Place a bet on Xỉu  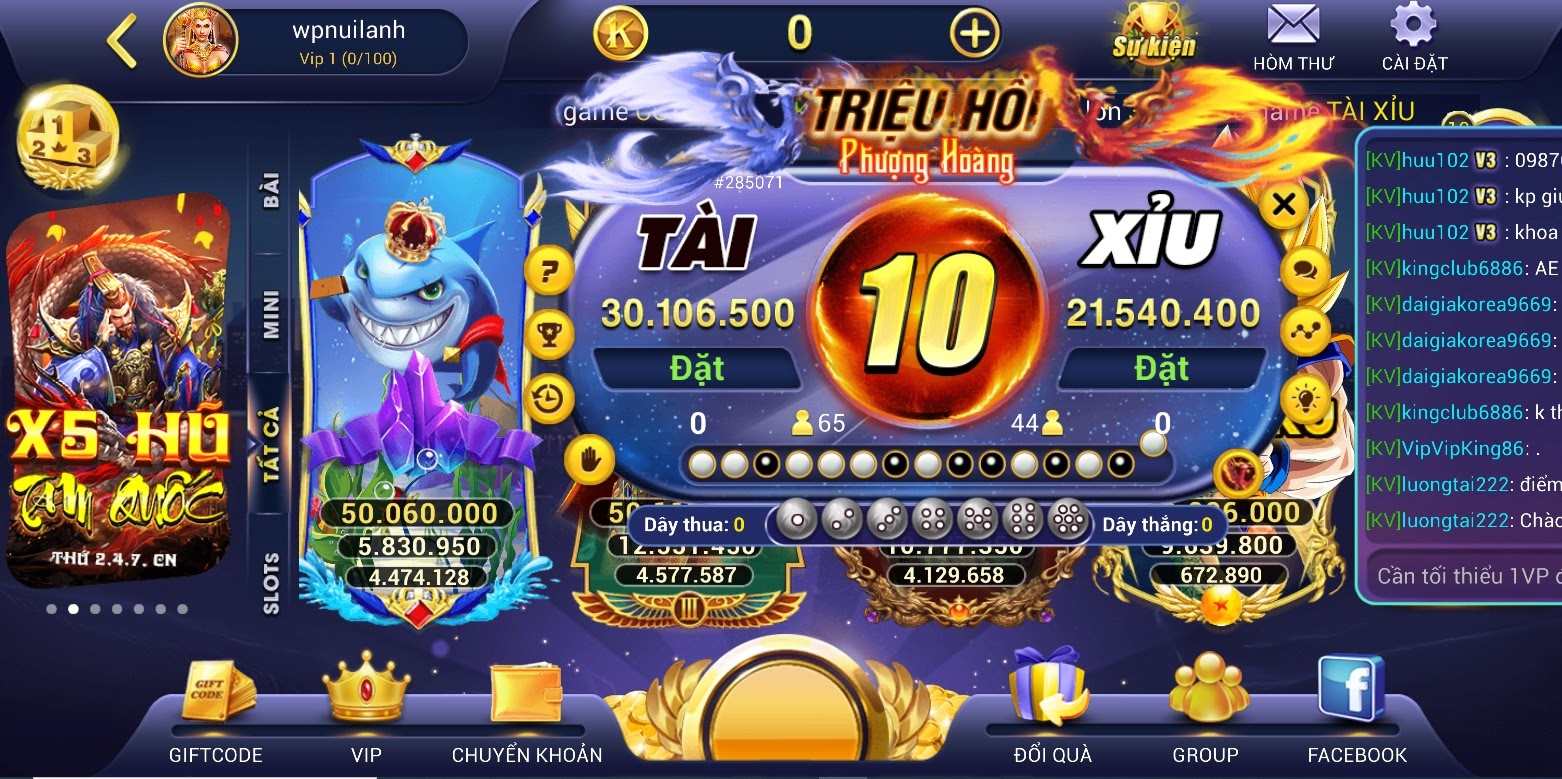coord(1161,369)
